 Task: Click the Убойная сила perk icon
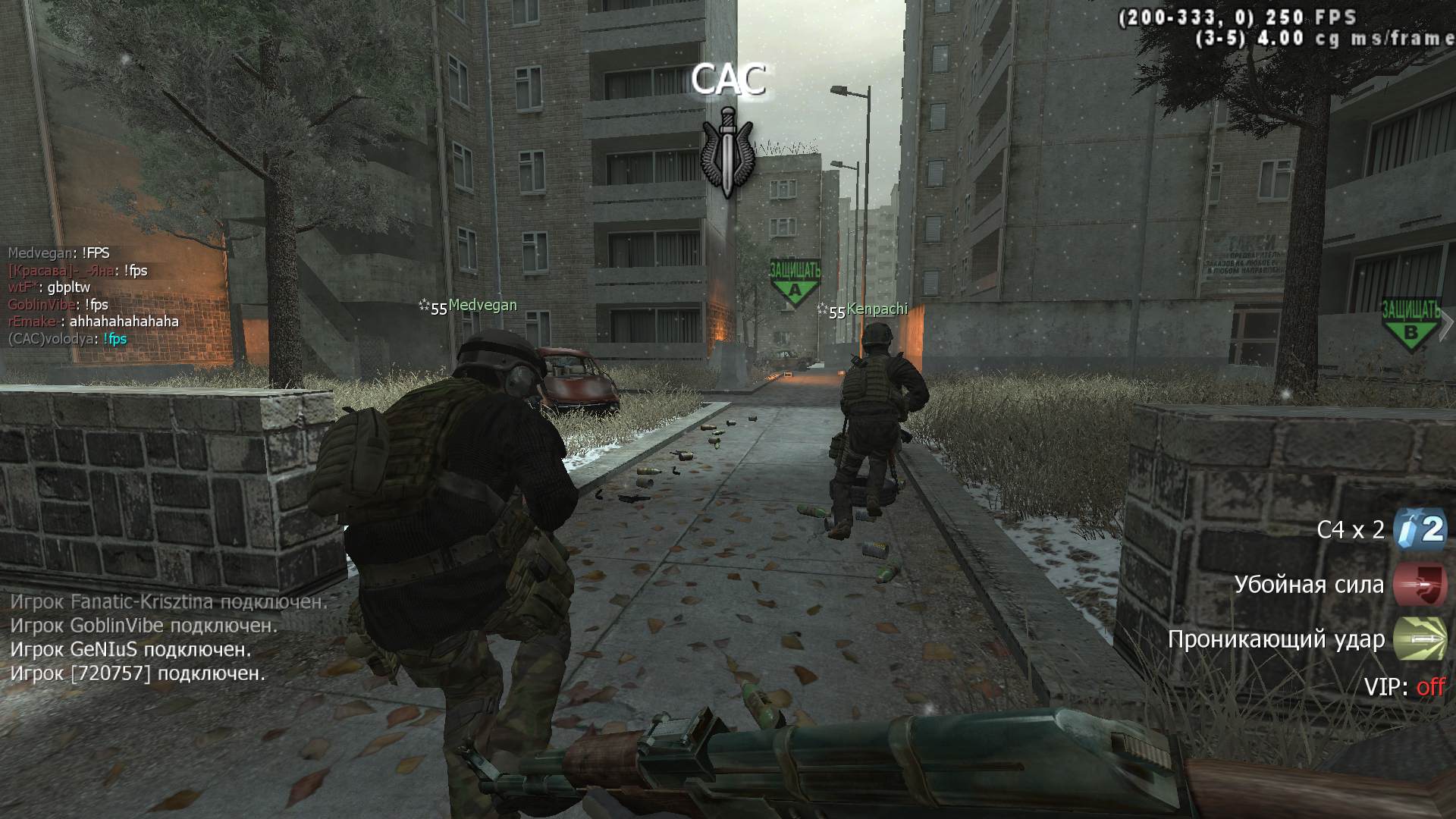[1420, 585]
